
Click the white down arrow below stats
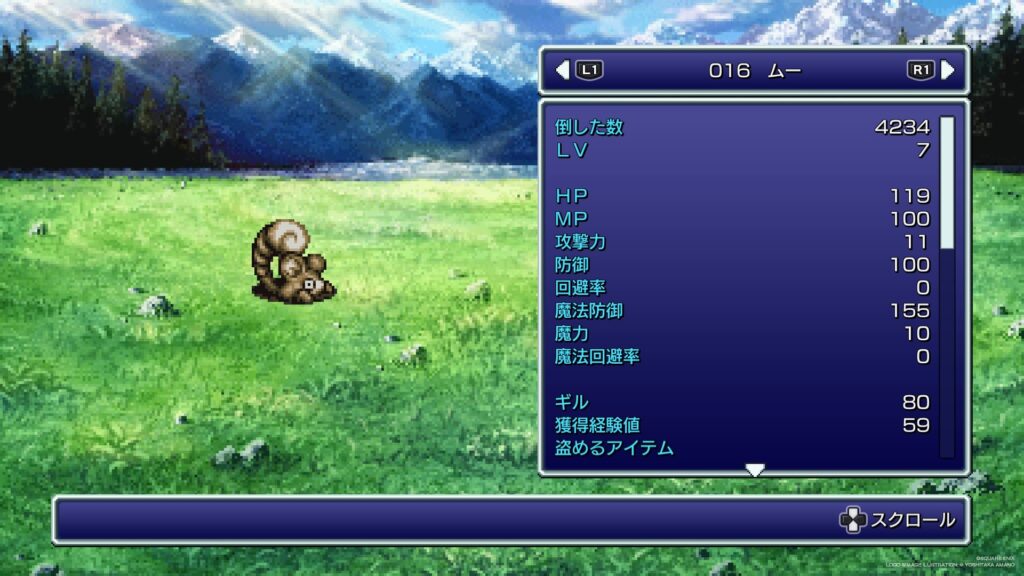[x=755, y=470]
